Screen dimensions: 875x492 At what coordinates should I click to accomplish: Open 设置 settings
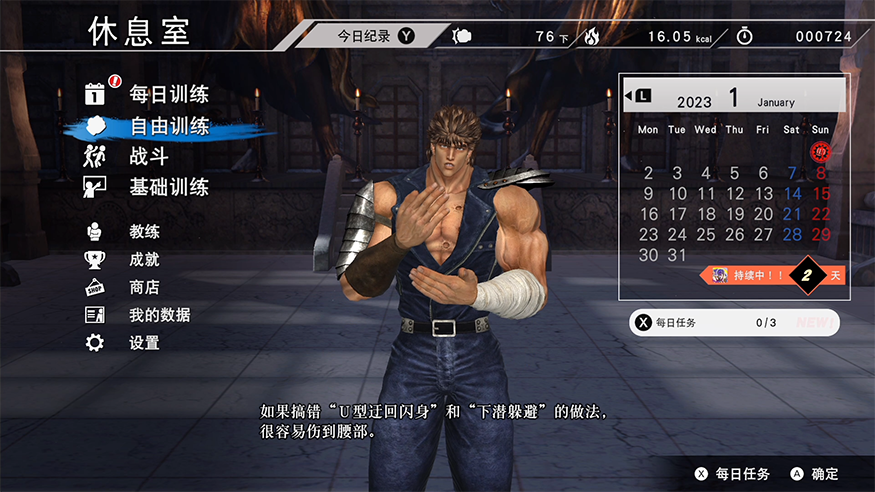click(x=144, y=343)
